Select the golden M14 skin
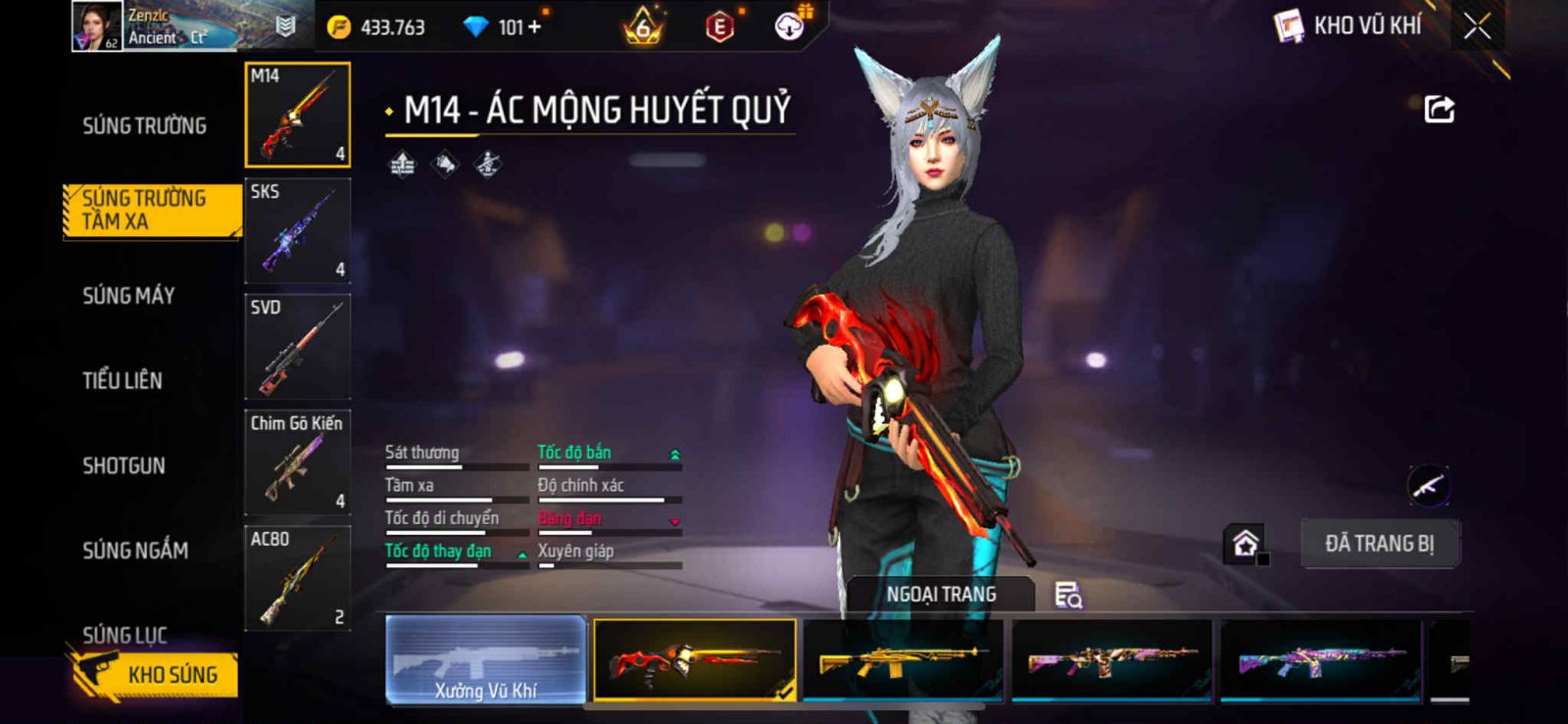The height and width of the screenshot is (724, 1568). 903,659
